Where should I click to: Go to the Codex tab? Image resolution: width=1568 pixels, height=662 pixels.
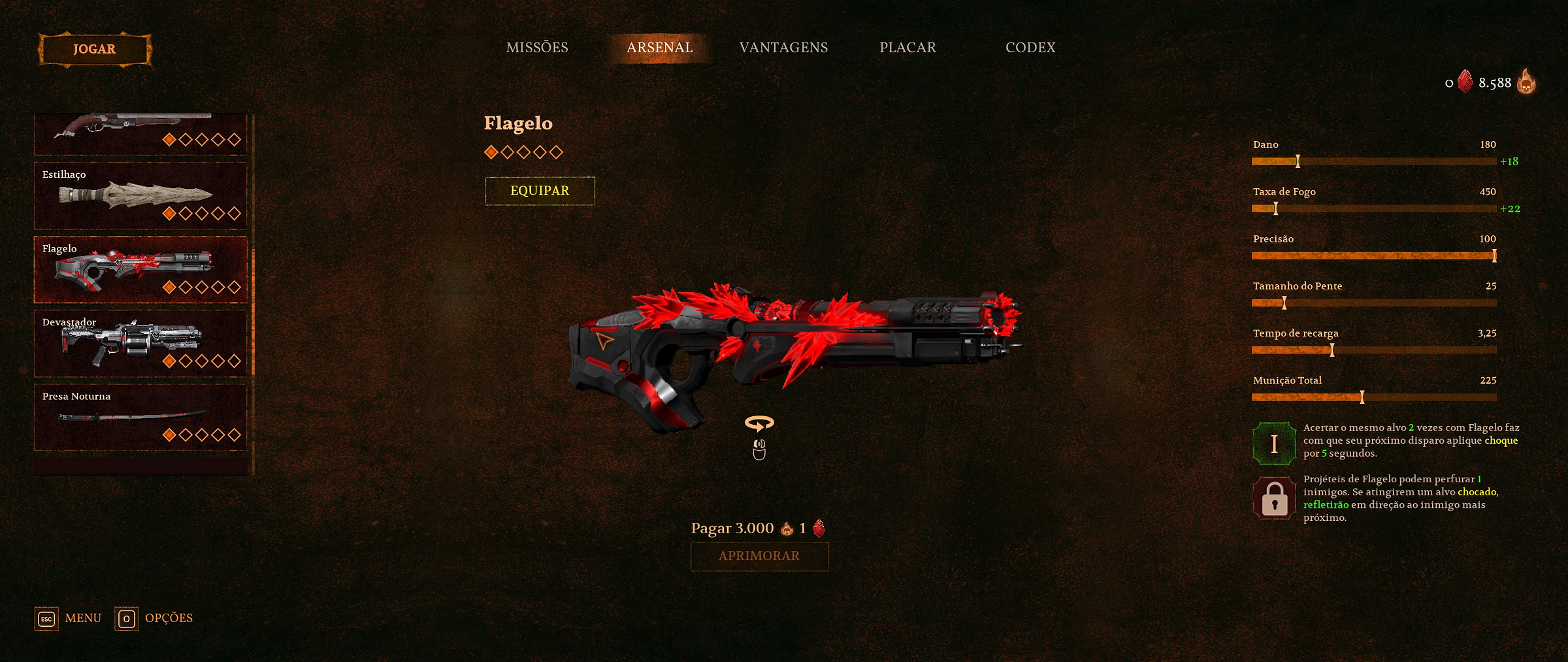pos(1030,48)
